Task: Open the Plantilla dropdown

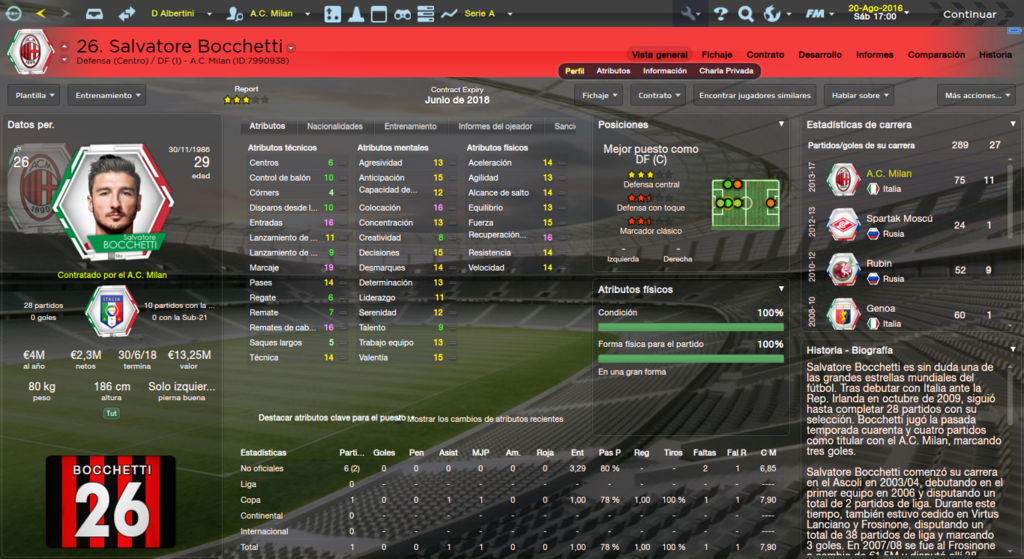Action: (34, 95)
